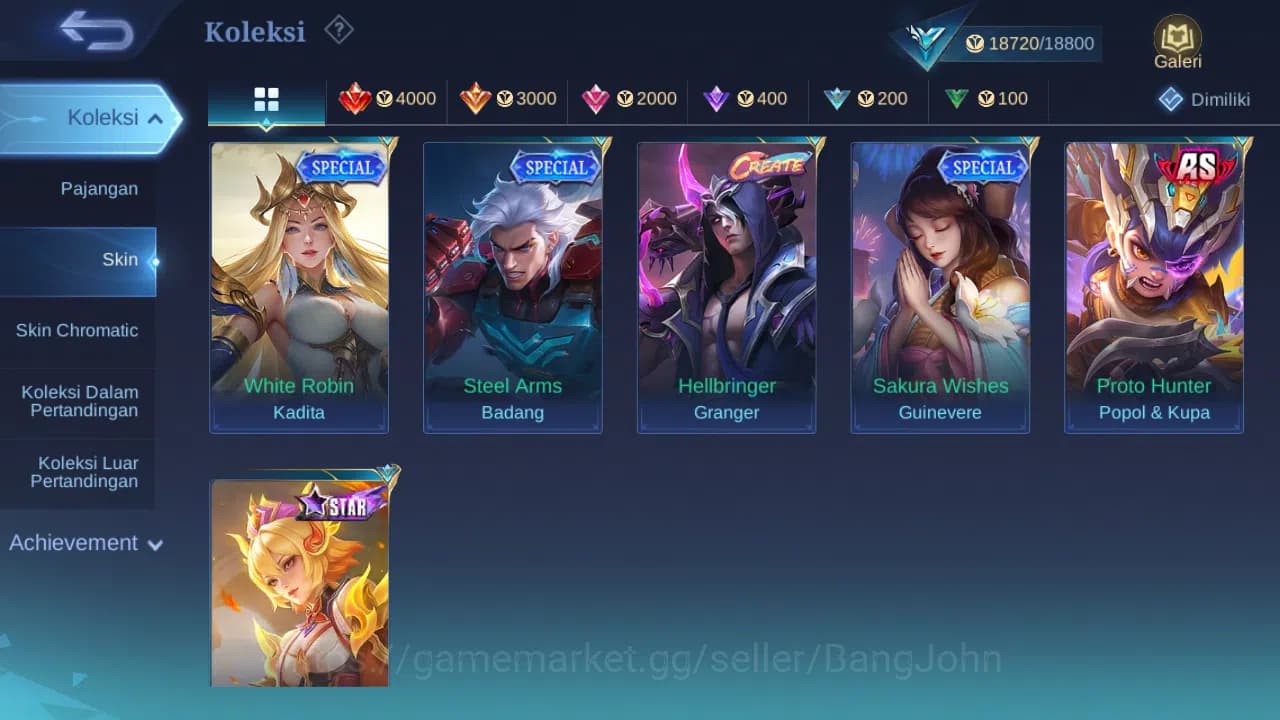
Task: Open the White Robin Kadita skin card
Action: 299,285
